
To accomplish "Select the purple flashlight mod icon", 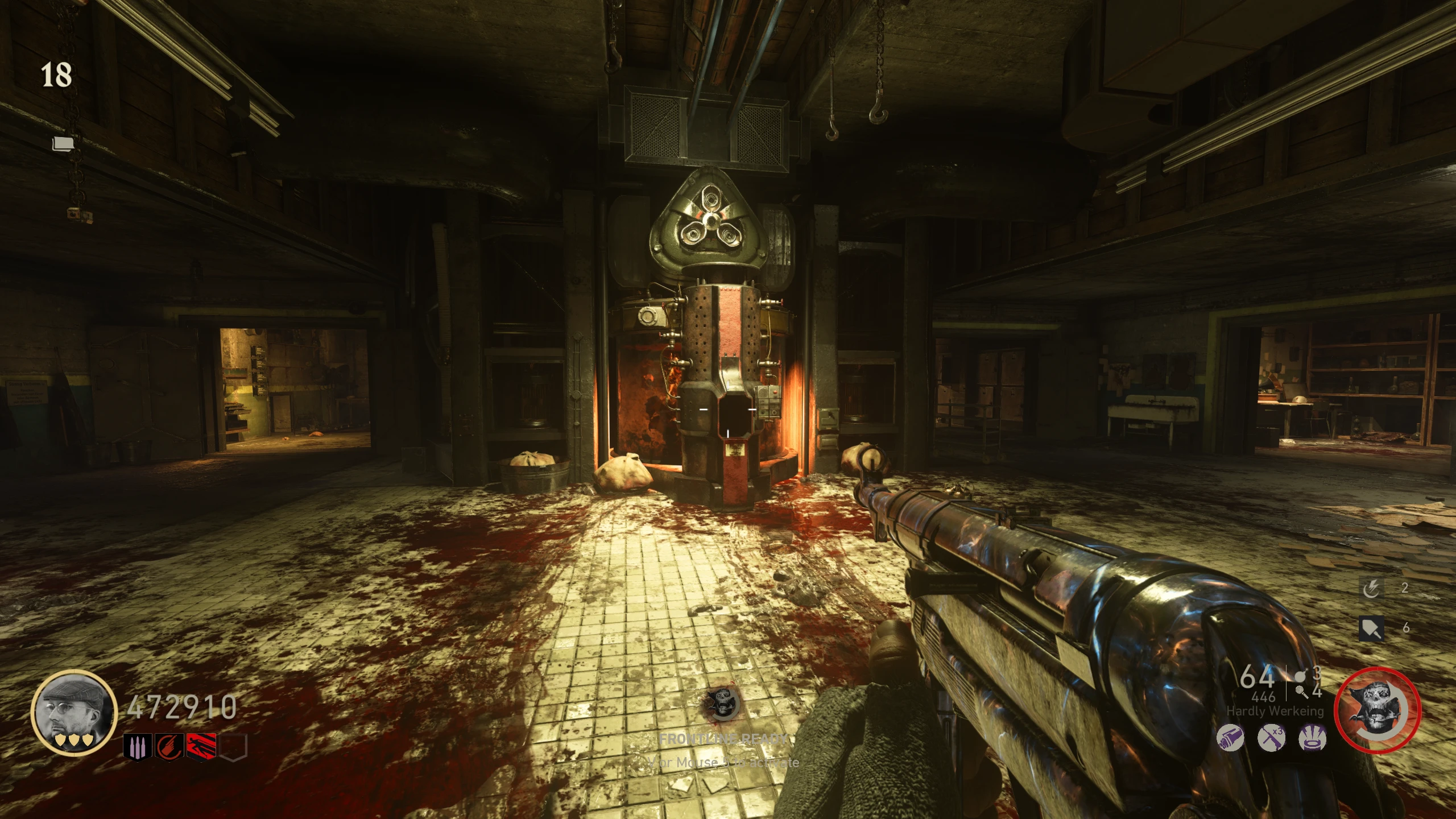I will (1230, 738).
